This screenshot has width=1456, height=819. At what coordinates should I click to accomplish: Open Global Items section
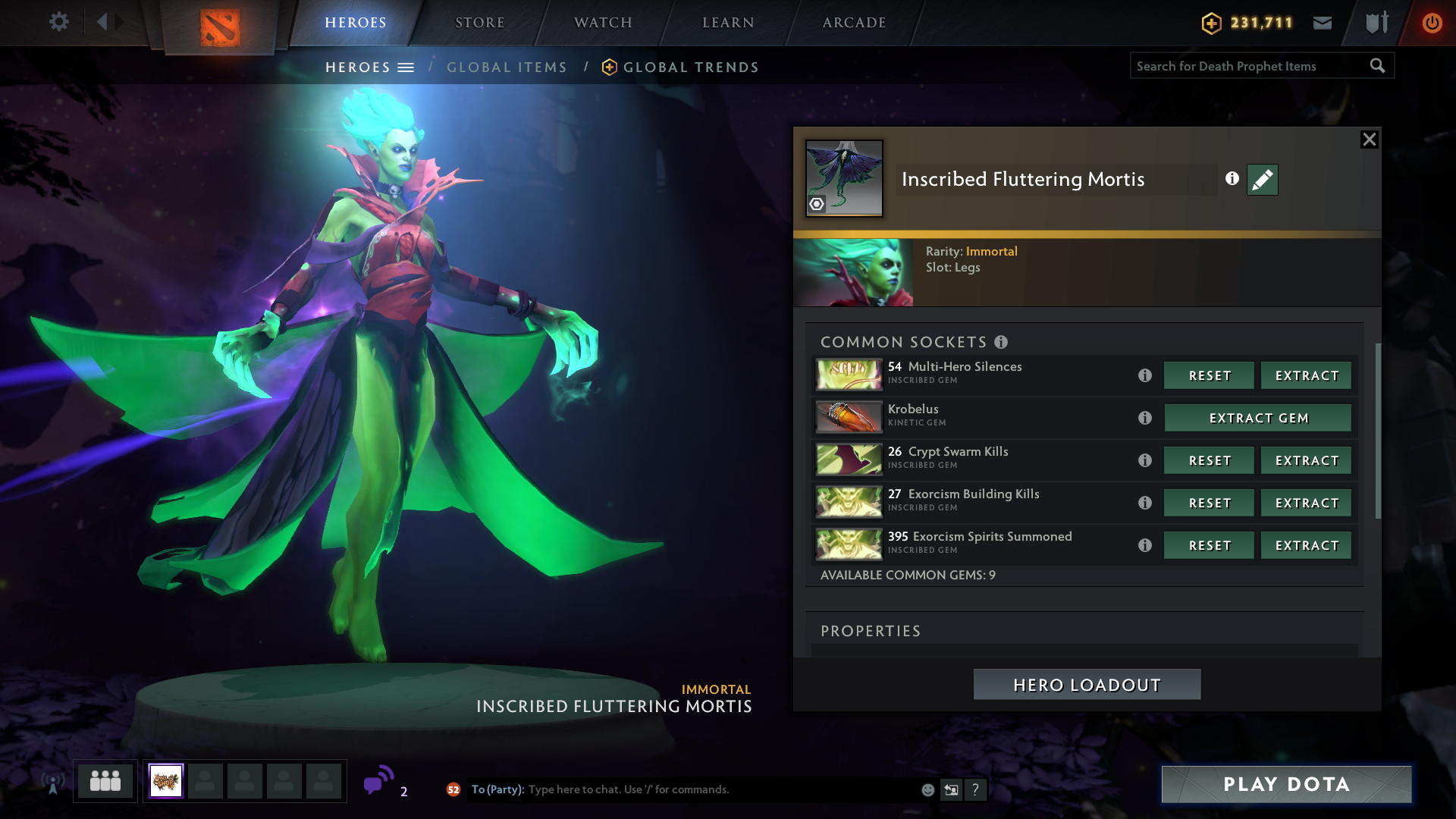(507, 67)
